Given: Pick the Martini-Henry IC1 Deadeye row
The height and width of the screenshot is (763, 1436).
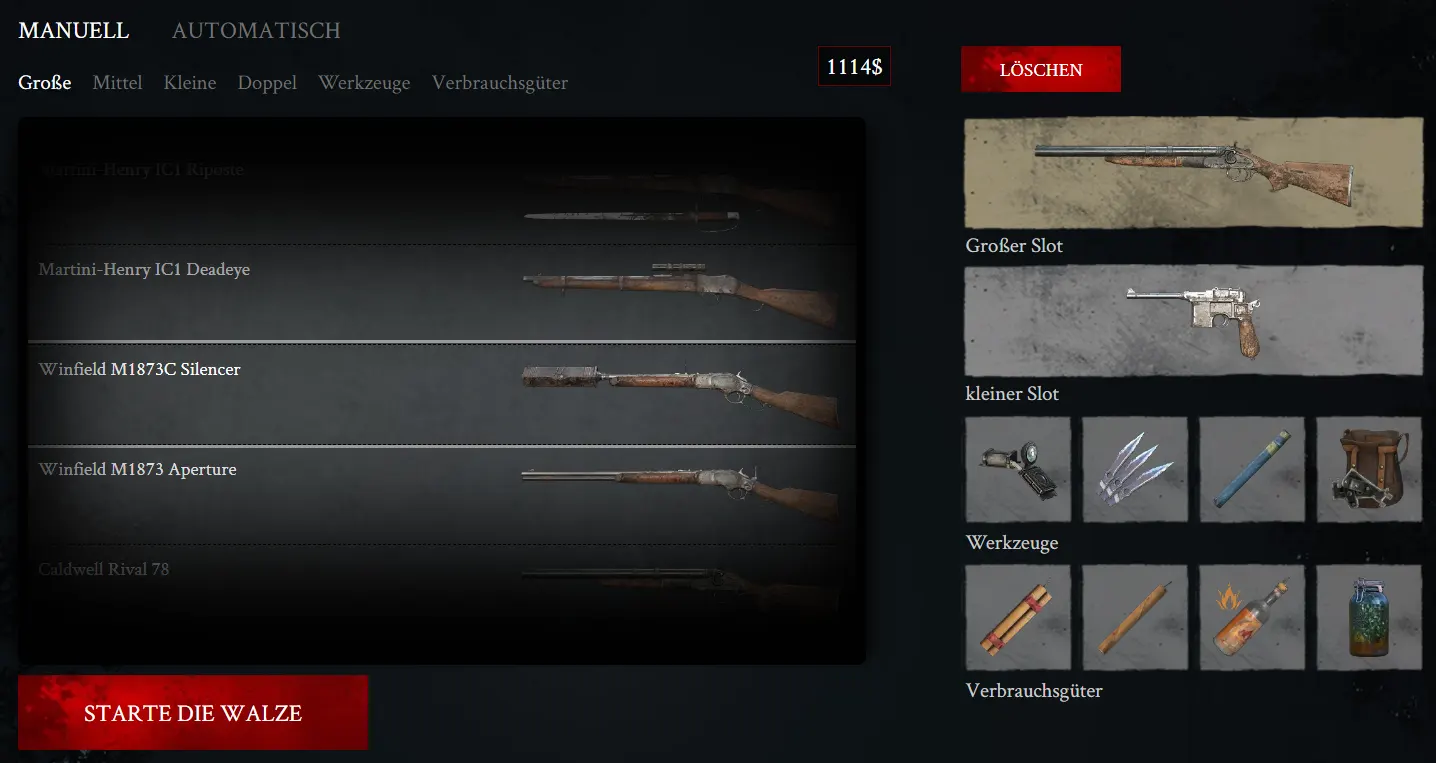Looking at the screenshot, I should [441, 294].
